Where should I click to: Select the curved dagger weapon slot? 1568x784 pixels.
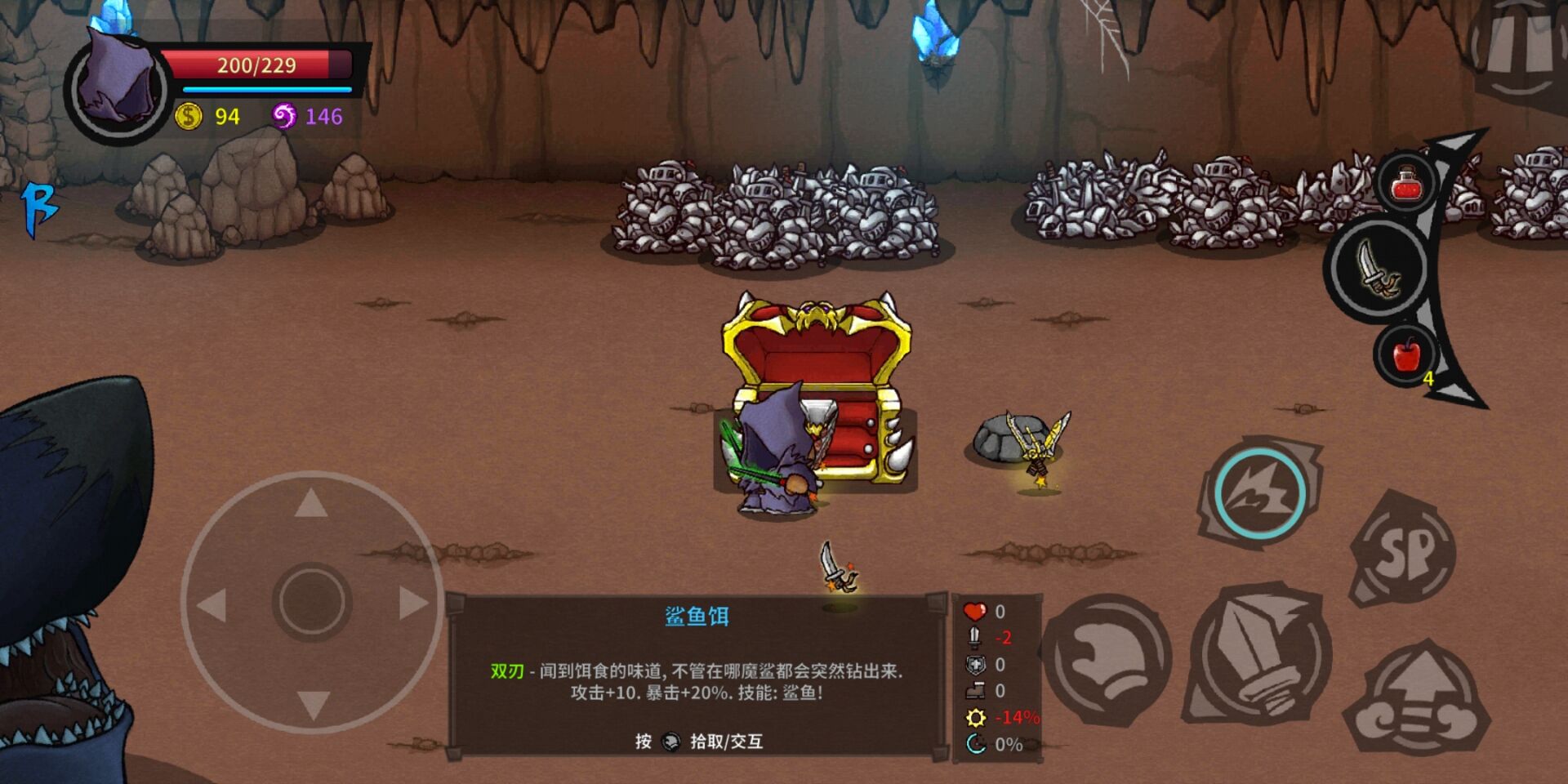click(1379, 269)
